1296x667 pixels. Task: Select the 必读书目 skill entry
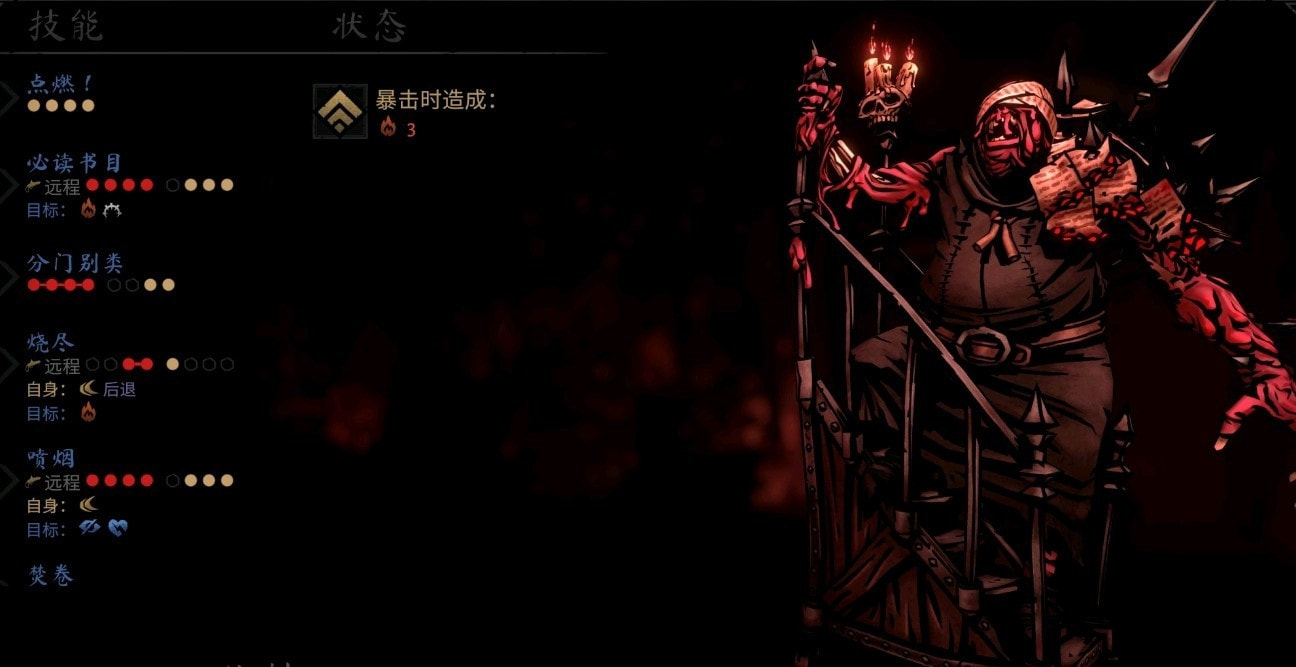tap(75, 163)
